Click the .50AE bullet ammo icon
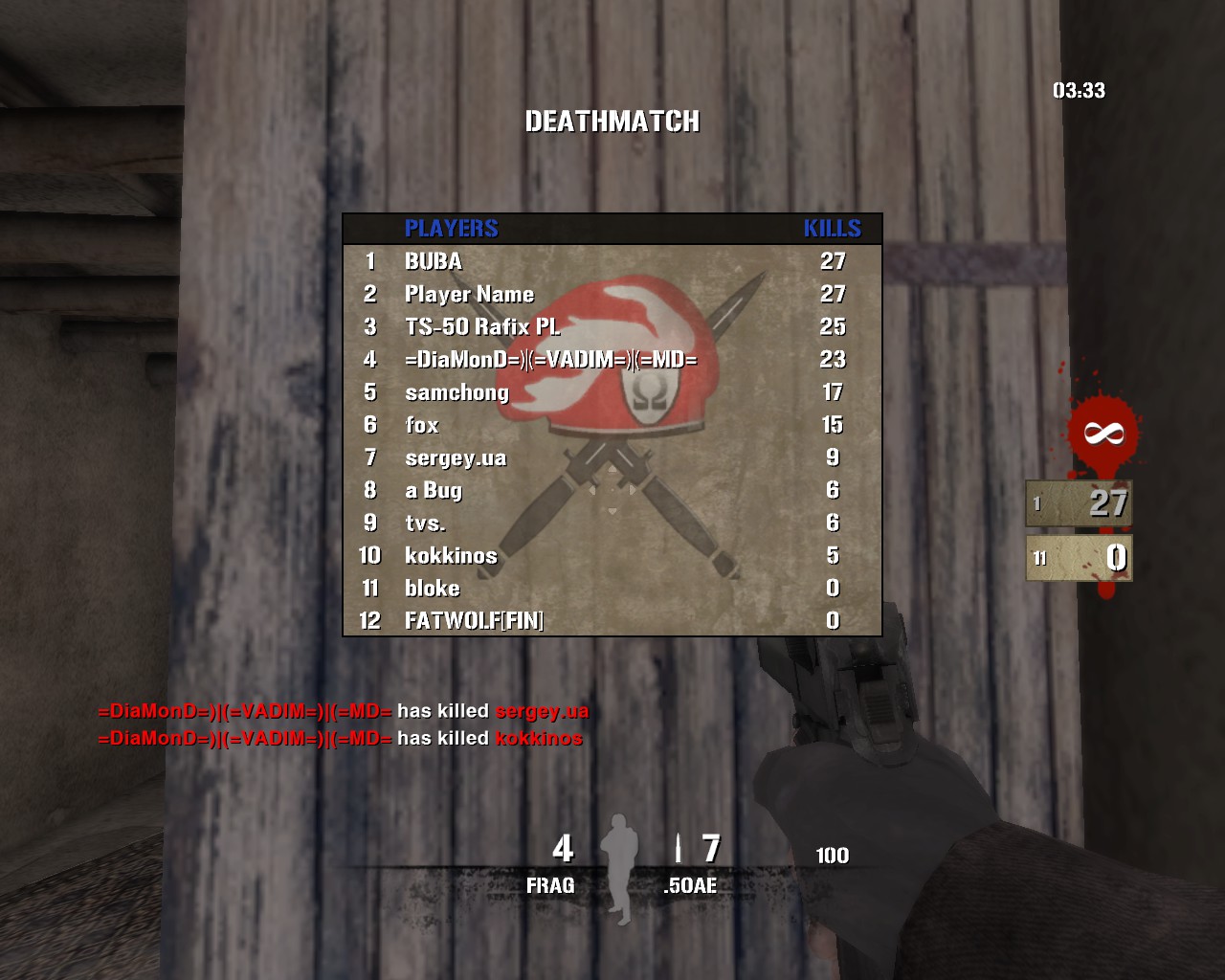The height and width of the screenshot is (980, 1225). 677,850
